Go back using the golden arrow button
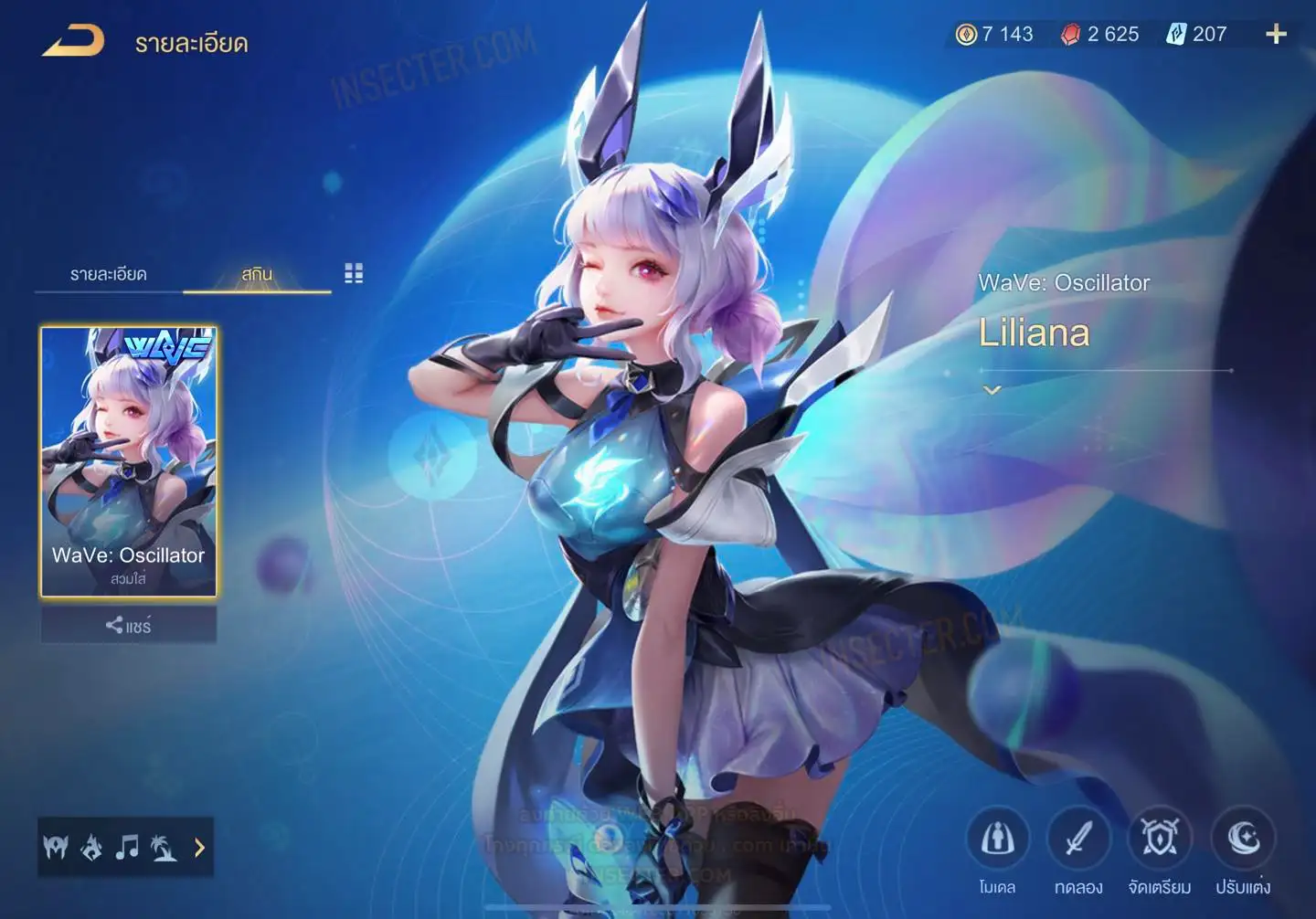This screenshot has height=919, width=1316. (73, 41)
